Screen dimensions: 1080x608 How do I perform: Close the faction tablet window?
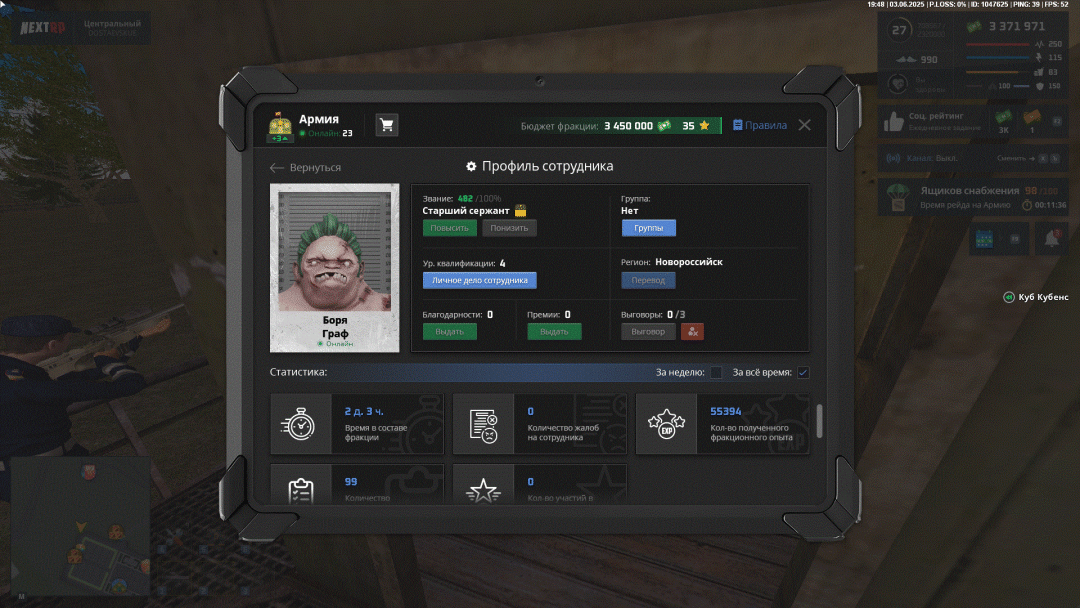coord(804,125)
